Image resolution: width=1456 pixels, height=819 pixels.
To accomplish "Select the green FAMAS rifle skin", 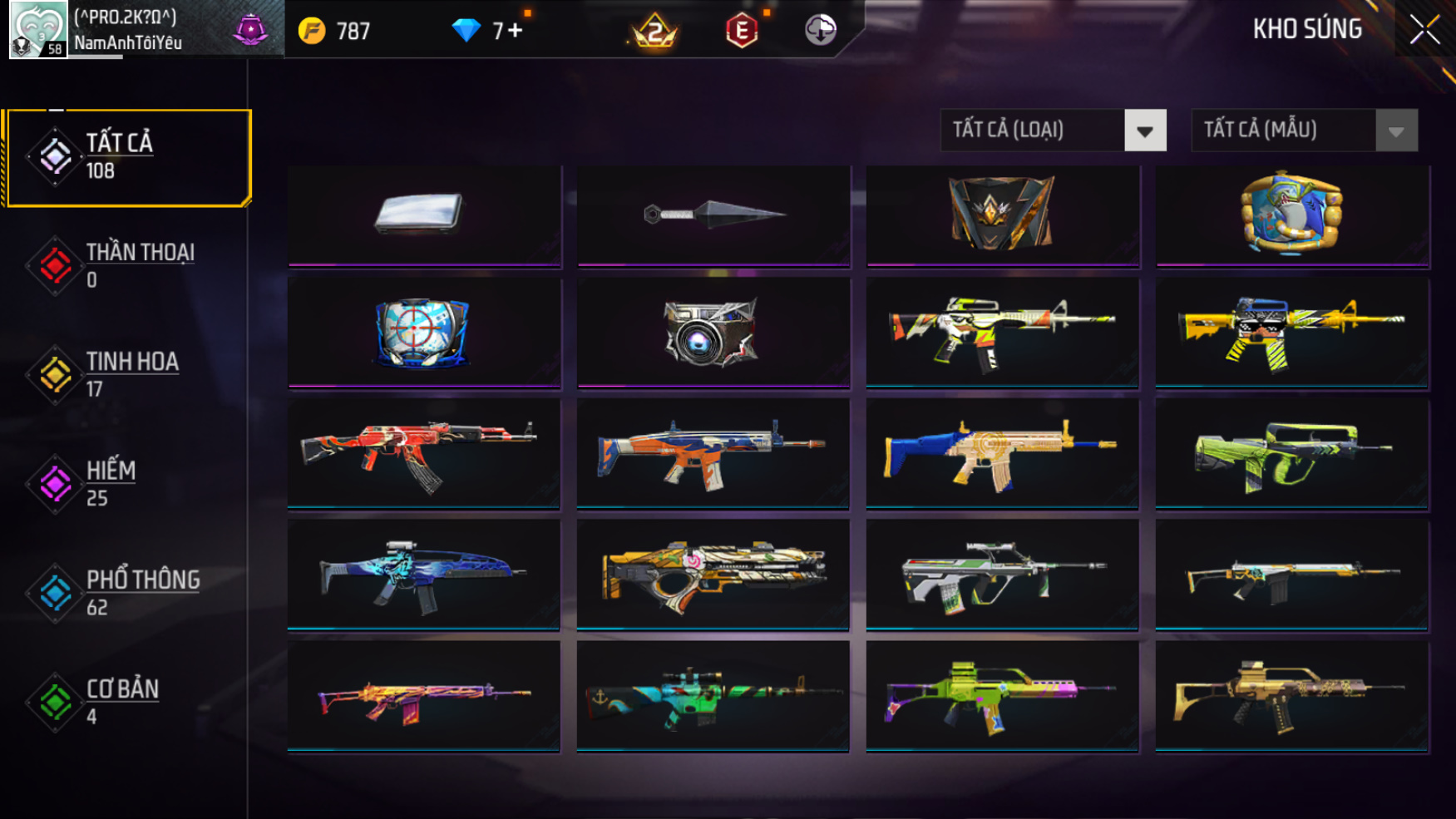I will pyautogui.click(x=1291, y=453).
